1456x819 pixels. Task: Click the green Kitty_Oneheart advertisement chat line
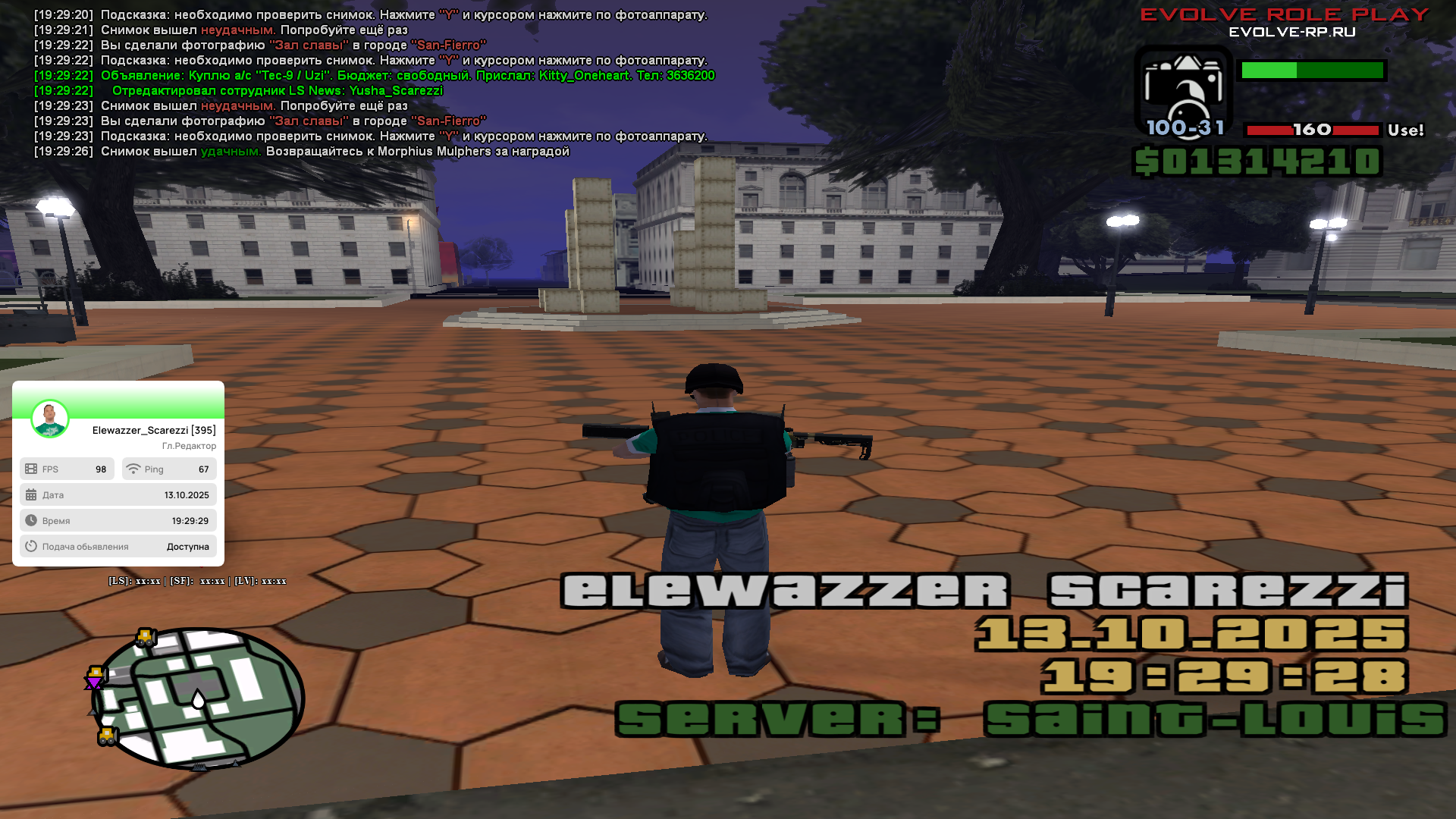point(407,76)
